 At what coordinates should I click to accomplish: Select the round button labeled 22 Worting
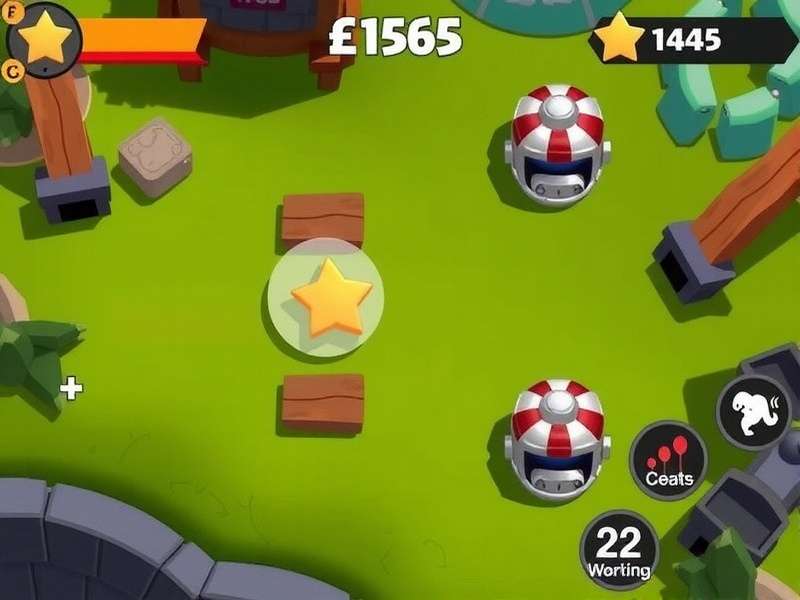tap(619, 549)
